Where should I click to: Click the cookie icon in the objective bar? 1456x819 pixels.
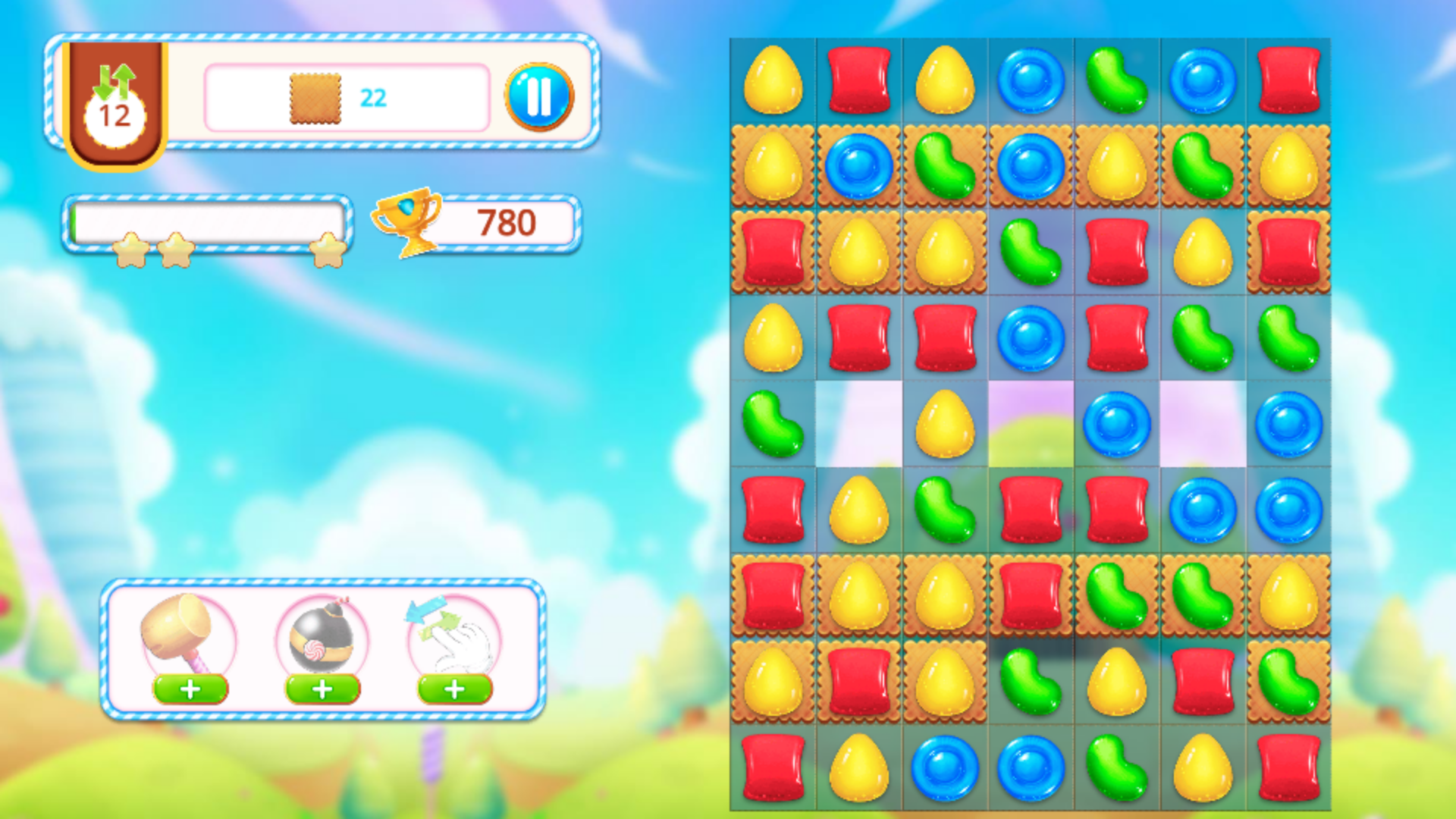(313, 96)
